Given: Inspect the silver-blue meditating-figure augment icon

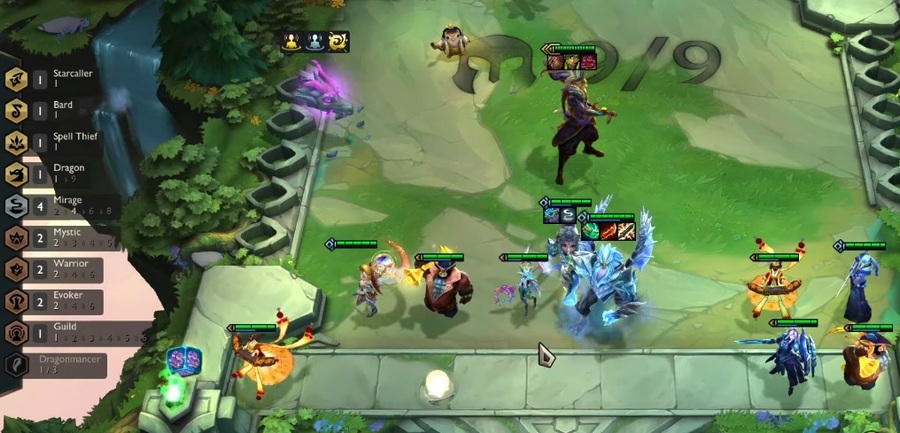Looking at the screenshot, I should [315, 41].
